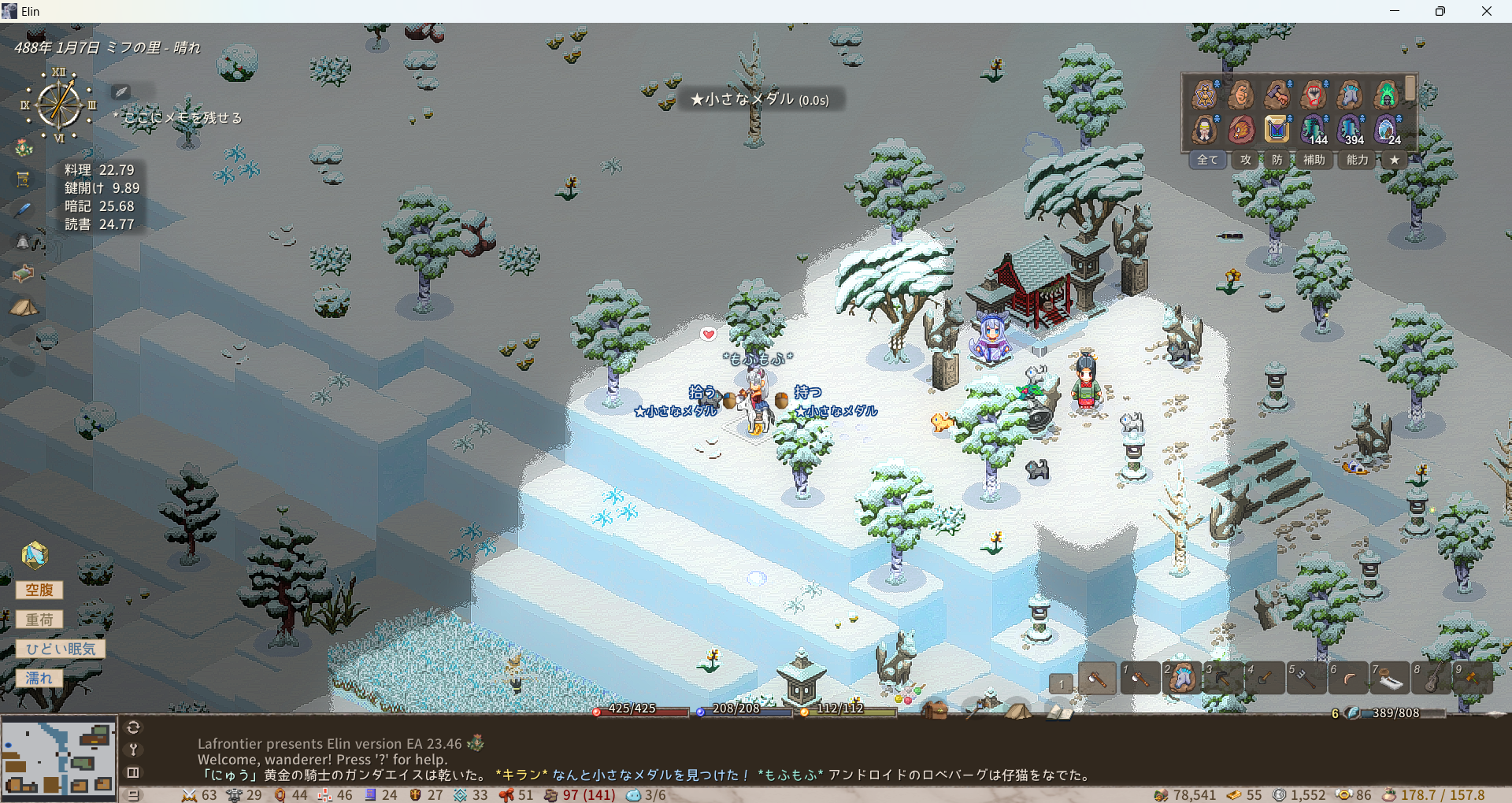
Task: Click the minimap
Action: (58, 757)
